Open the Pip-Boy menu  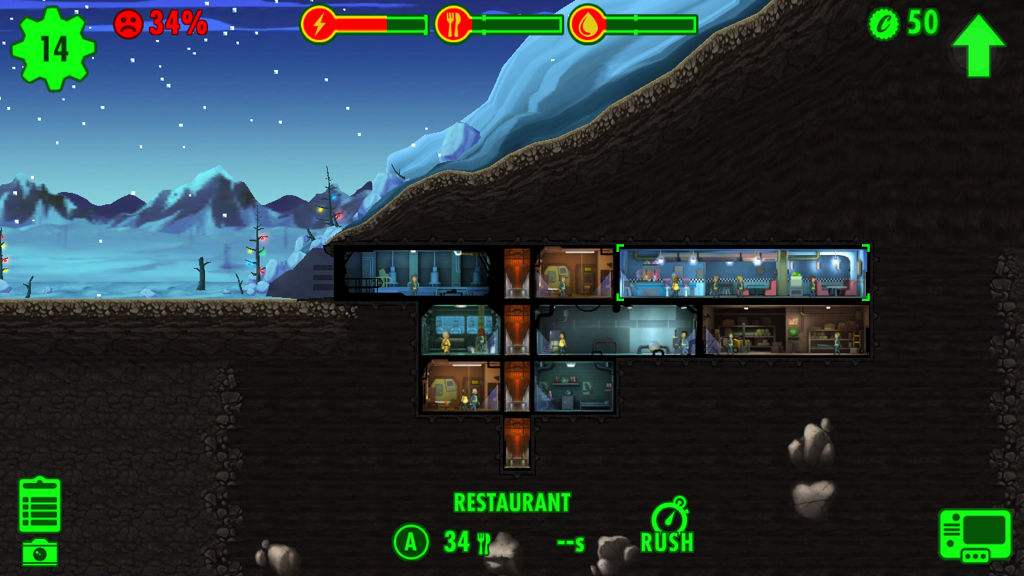pyautogui.click(x=974, y=535)
